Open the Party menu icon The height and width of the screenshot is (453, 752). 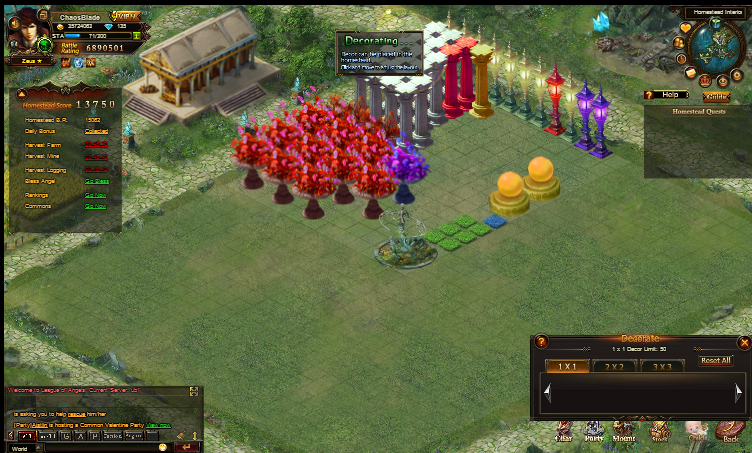594,432
